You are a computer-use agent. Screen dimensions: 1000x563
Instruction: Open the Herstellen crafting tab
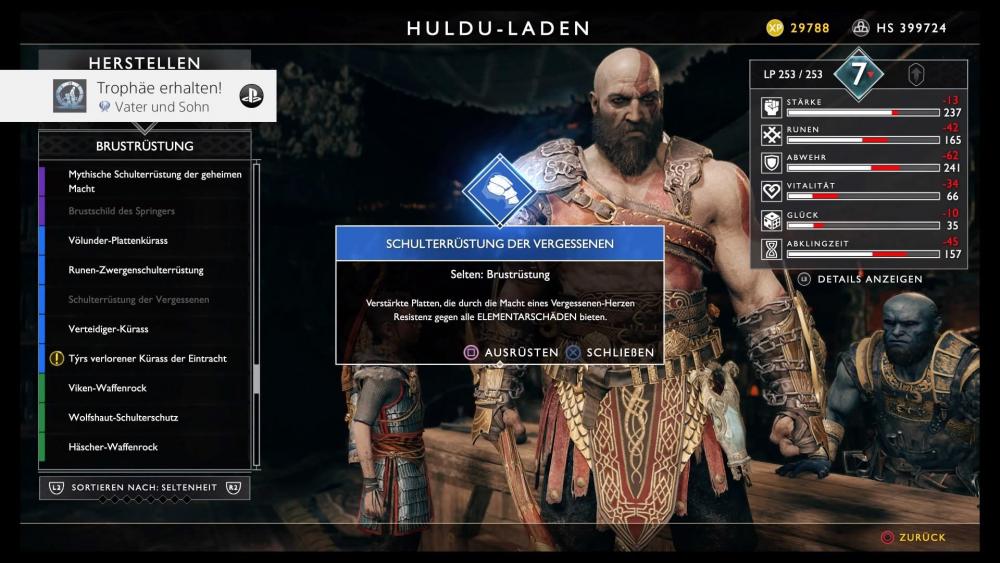click(x=145, y=63)
